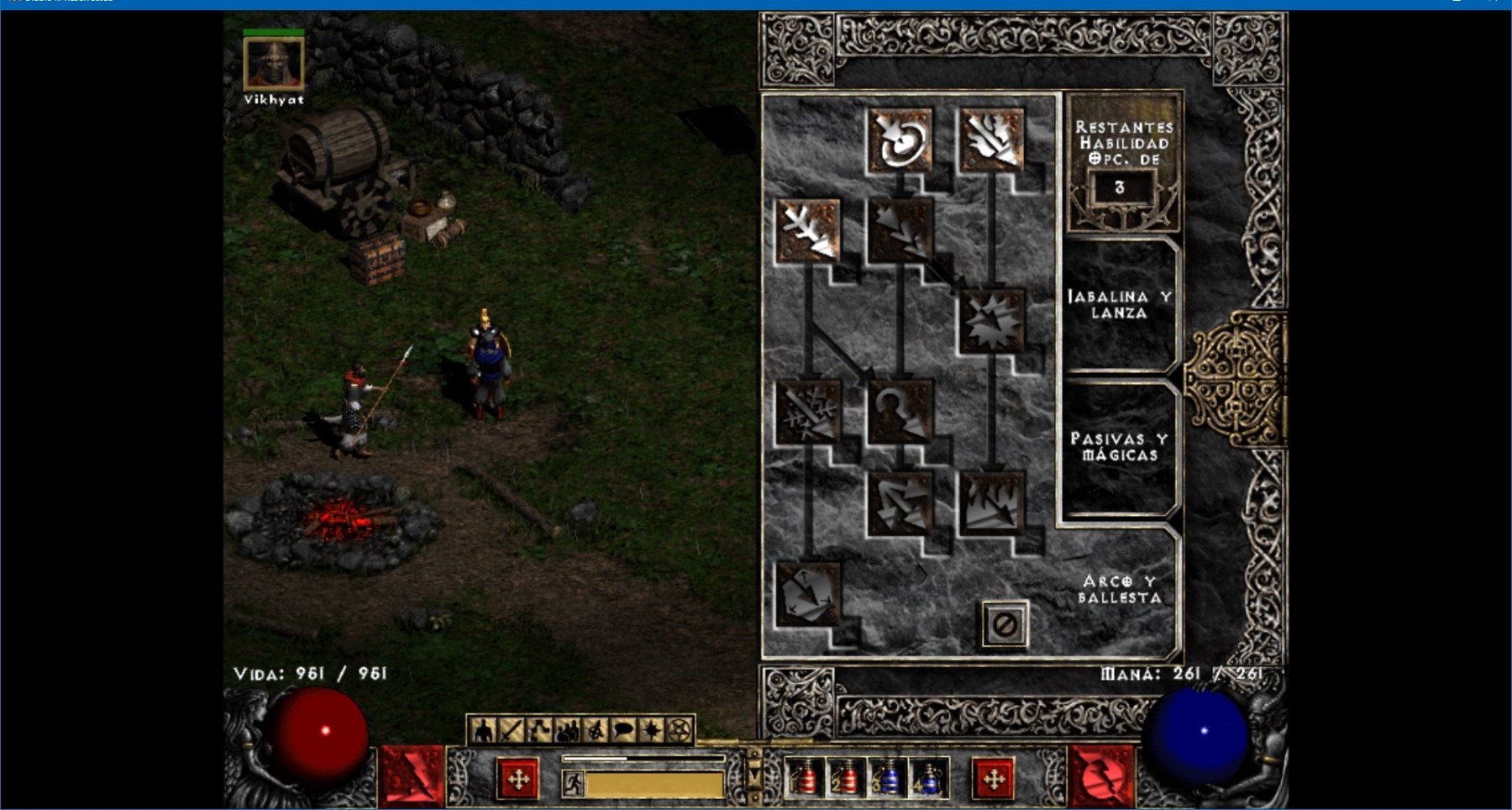Pick the Exploding Arrow skill icon
Screen dimensions: 1512x810
(x=992, y=321)
